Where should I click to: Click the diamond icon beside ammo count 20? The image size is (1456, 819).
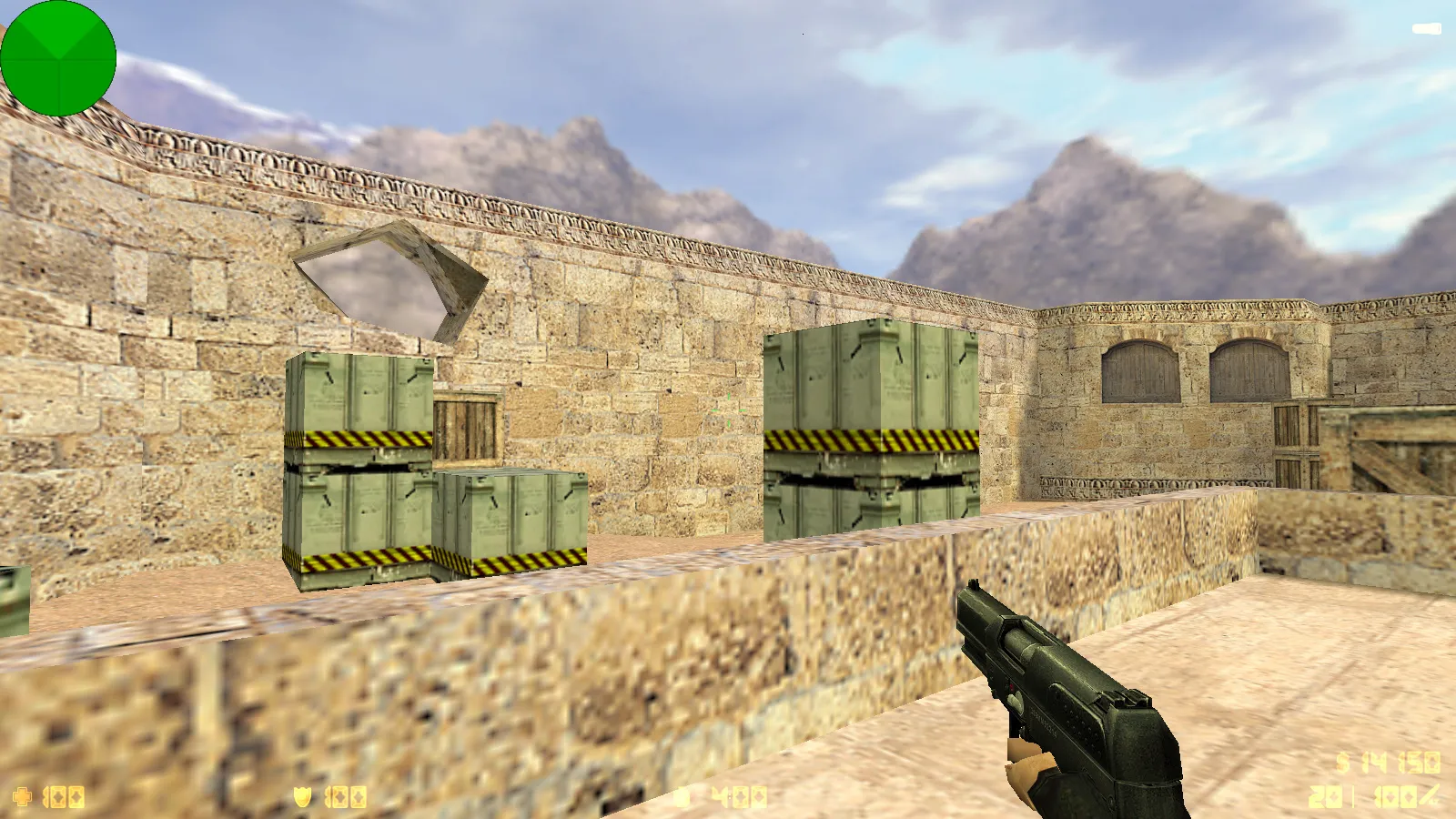[1334, 795]
